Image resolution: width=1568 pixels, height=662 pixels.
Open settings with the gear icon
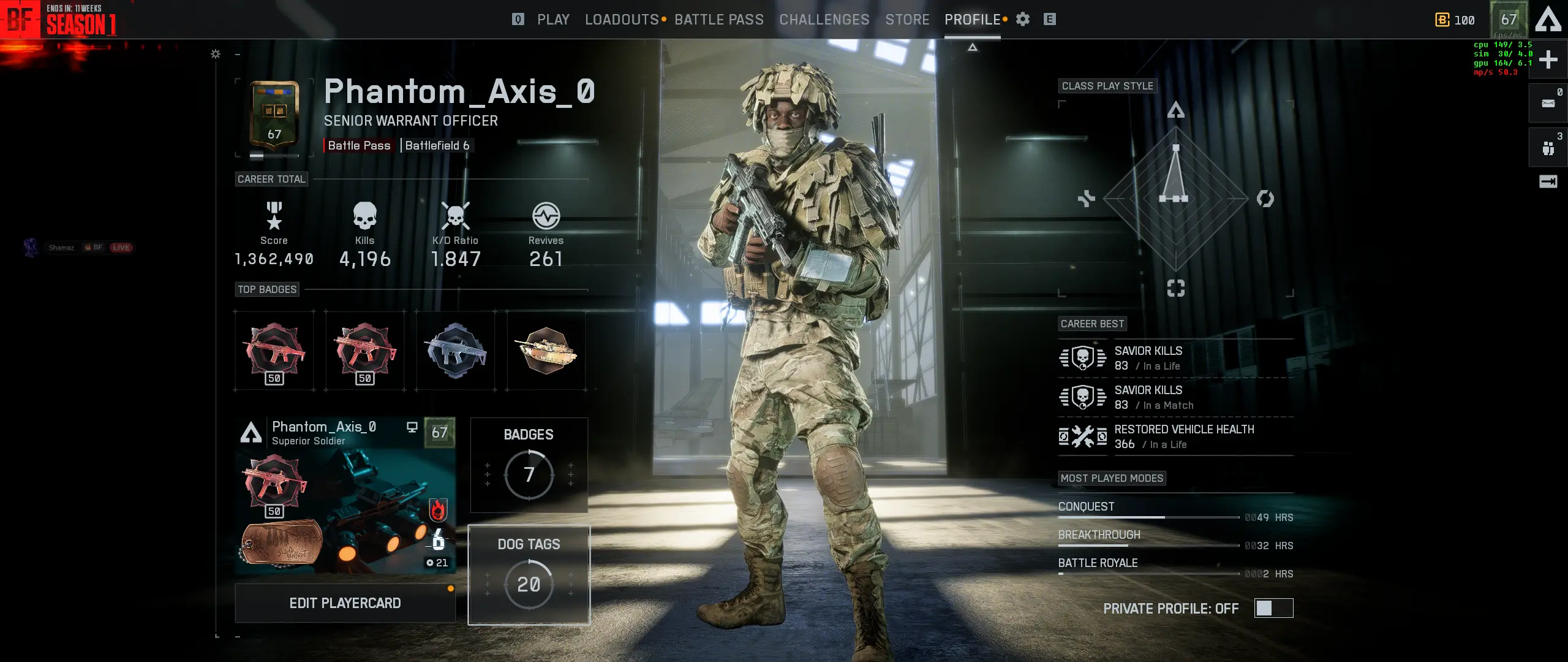(x=1023, y=20)
